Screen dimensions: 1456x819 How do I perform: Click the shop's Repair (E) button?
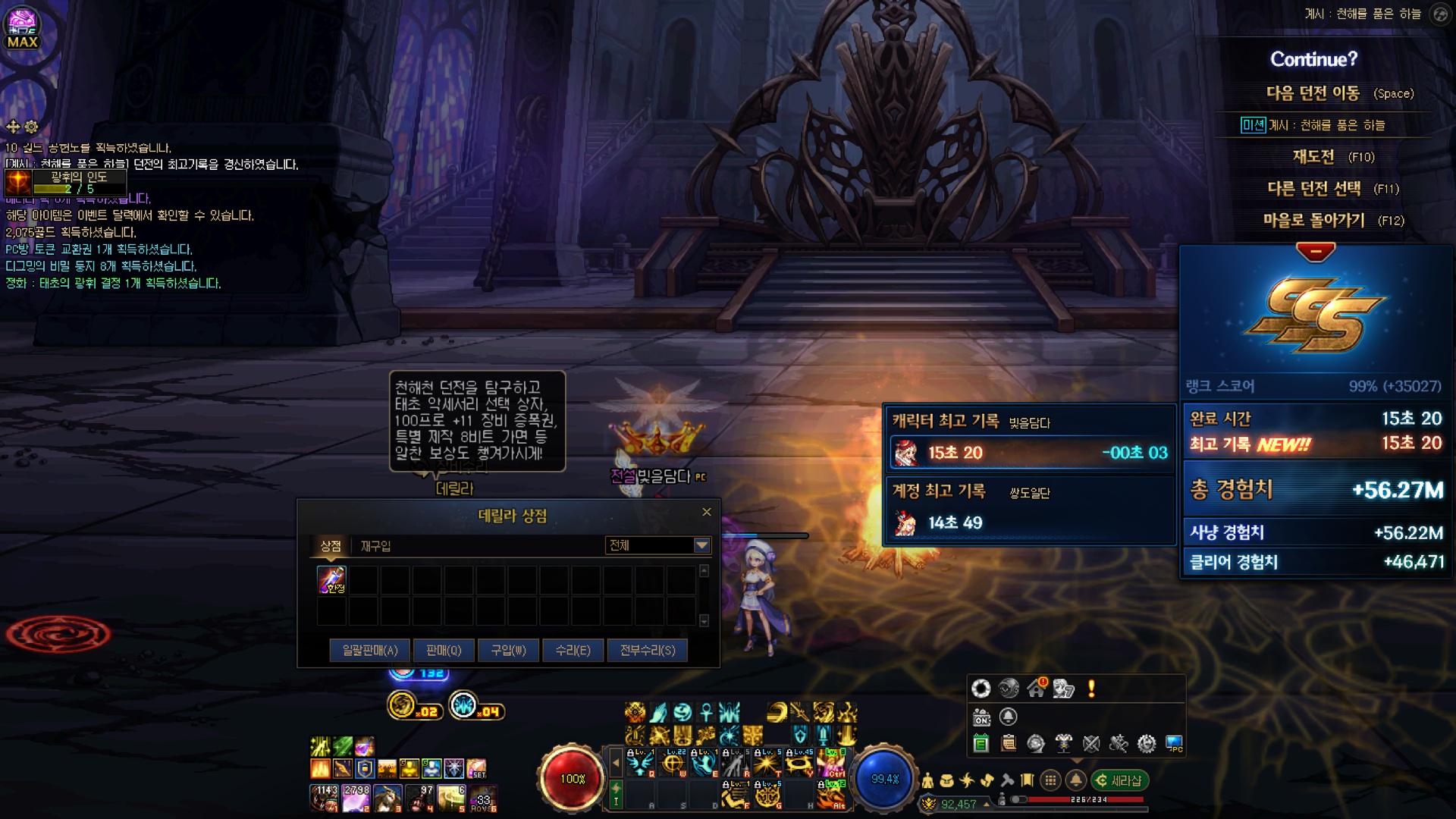point(573,650)
